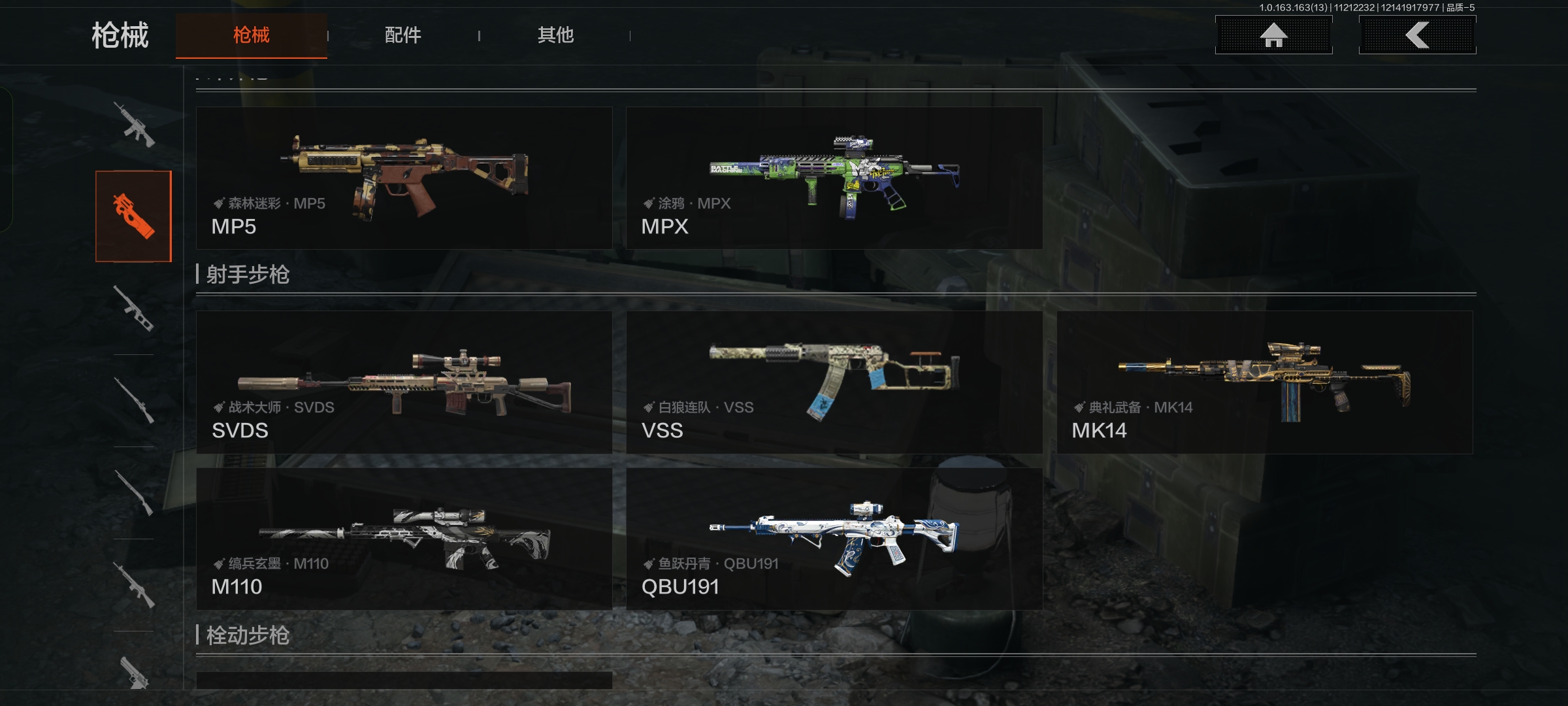The height and width of the screenshot is (706, 1568).
Task: Show the assault rifle category at sidebar top
Action: [x=134, y=124]
